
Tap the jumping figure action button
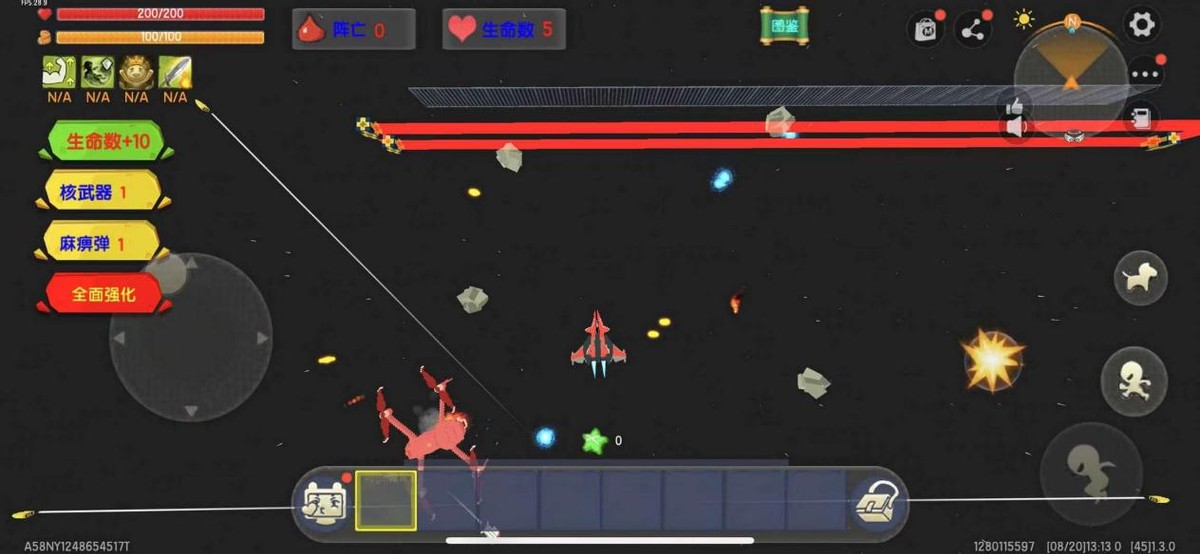pos(1133,381)
